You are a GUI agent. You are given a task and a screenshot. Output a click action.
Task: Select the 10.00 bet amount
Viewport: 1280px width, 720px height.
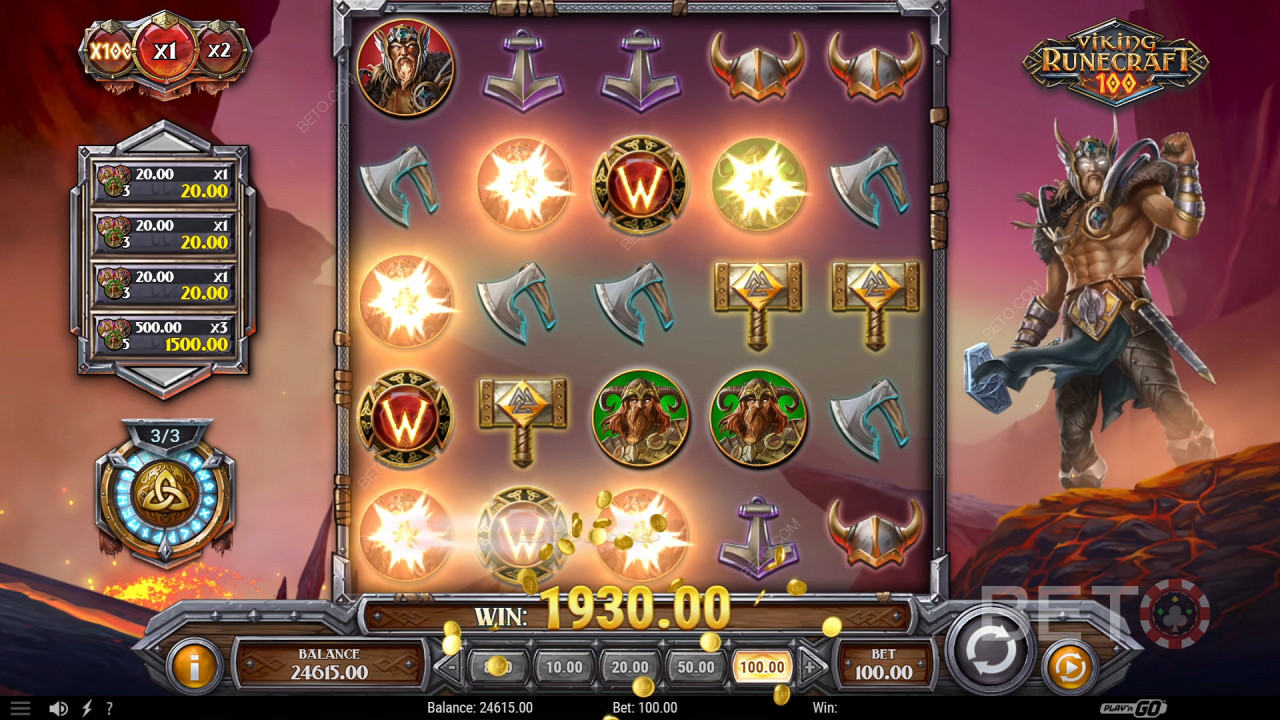point(563,665)
